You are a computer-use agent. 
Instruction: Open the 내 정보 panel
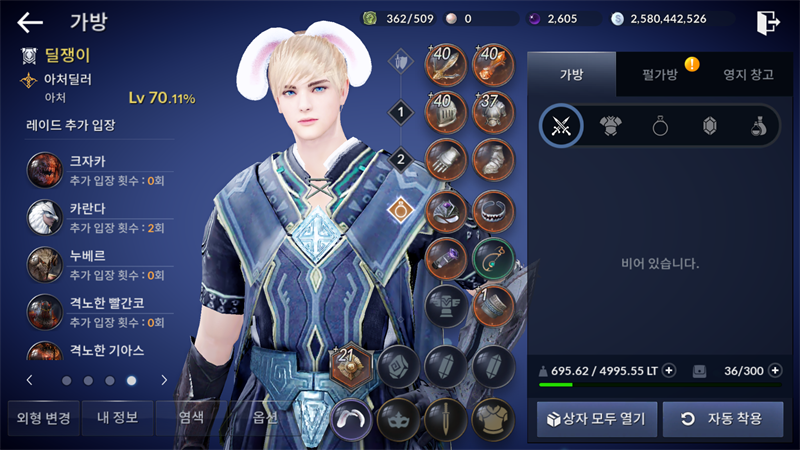pyautogui.click(x=117, y=417)
